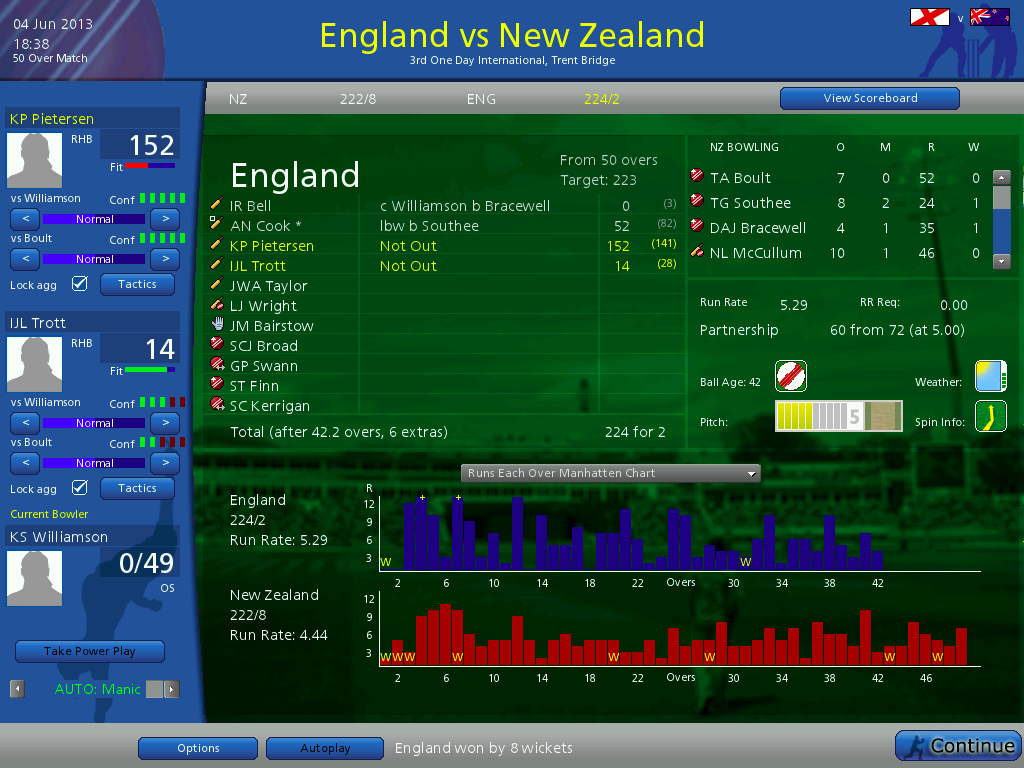Continue past the match result
The width and height of the screenshot is (1024, 768).
(958, 746)
